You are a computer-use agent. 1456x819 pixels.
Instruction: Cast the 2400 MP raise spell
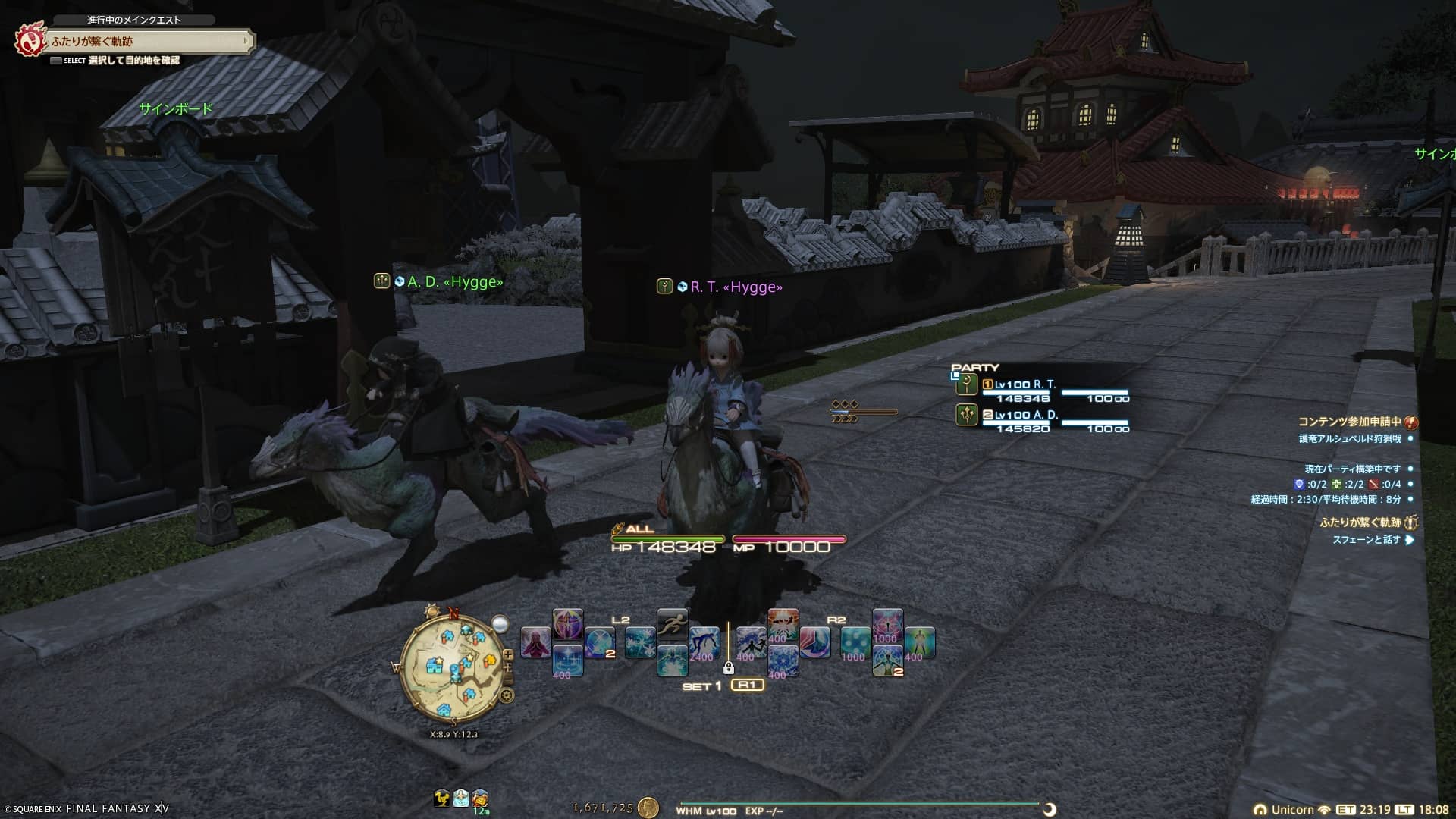click(x=704, y=643)
